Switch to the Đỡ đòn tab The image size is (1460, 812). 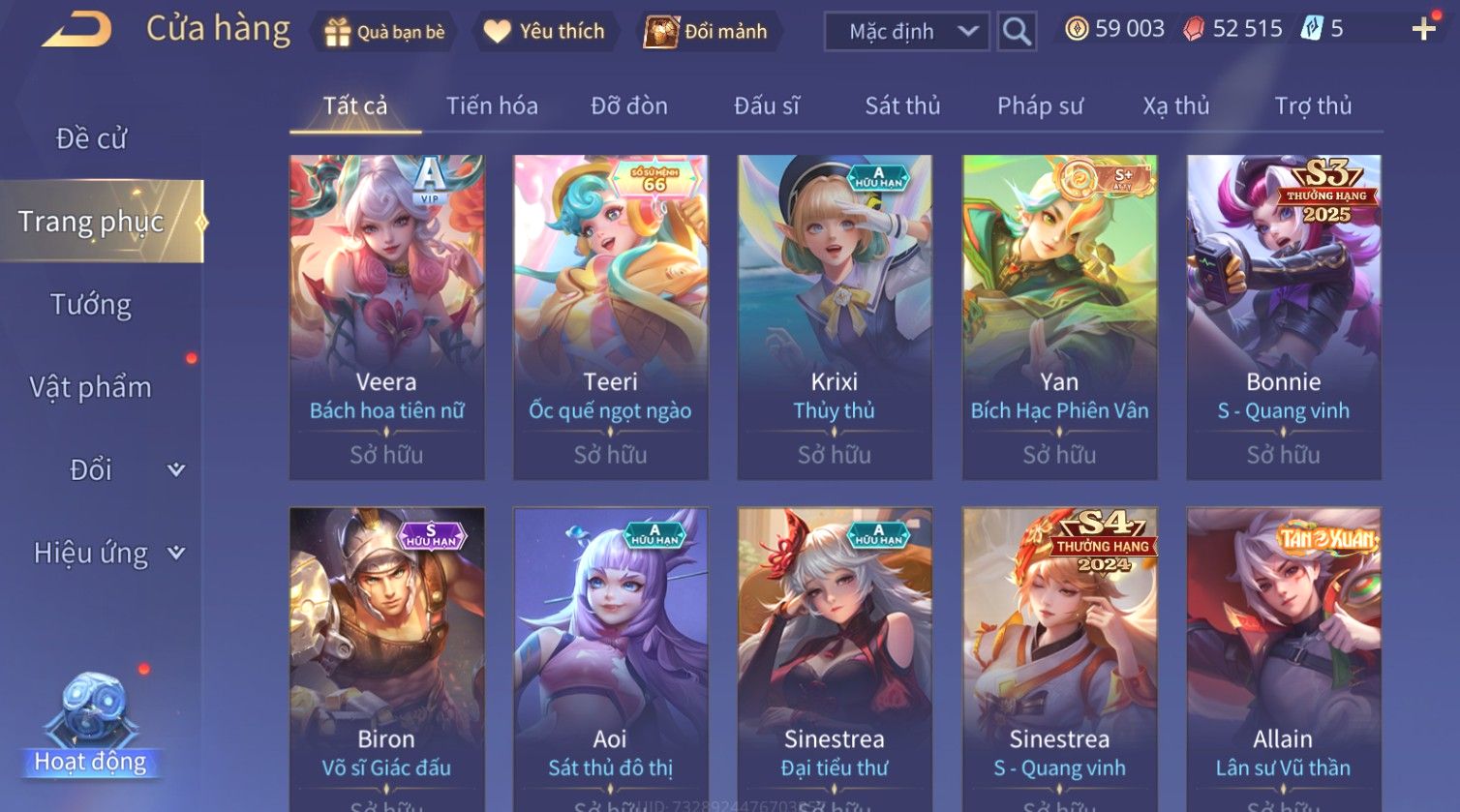[629, 105]
